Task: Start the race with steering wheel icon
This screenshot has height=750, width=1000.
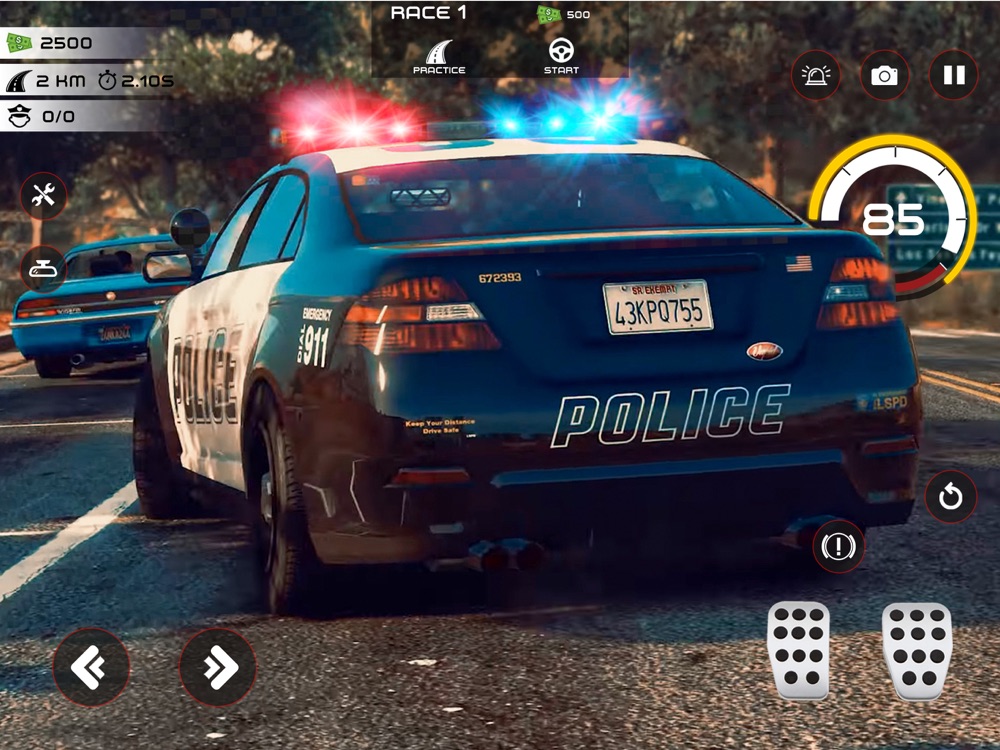Action: click(561, 57)
